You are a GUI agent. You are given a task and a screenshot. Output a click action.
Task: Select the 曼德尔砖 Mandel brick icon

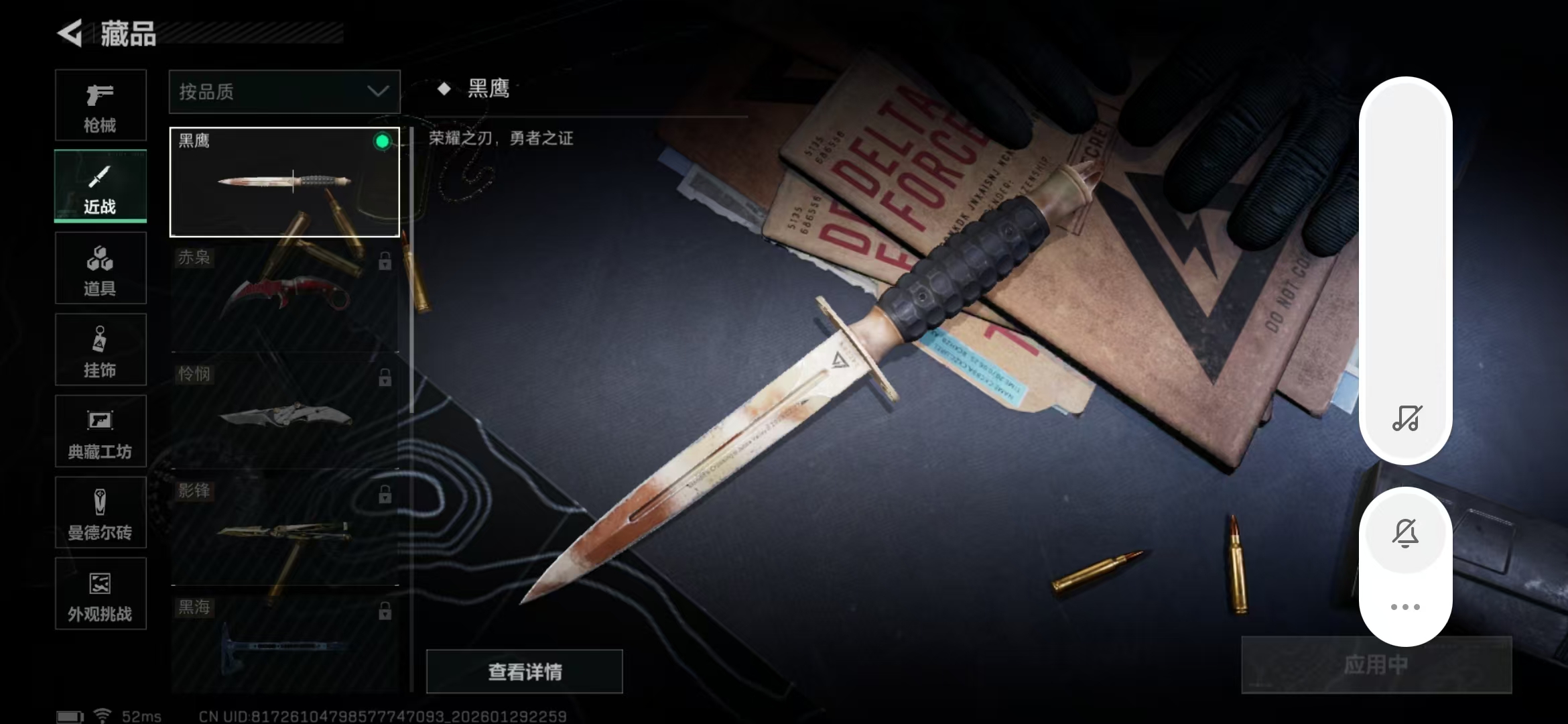coord(101,513)
